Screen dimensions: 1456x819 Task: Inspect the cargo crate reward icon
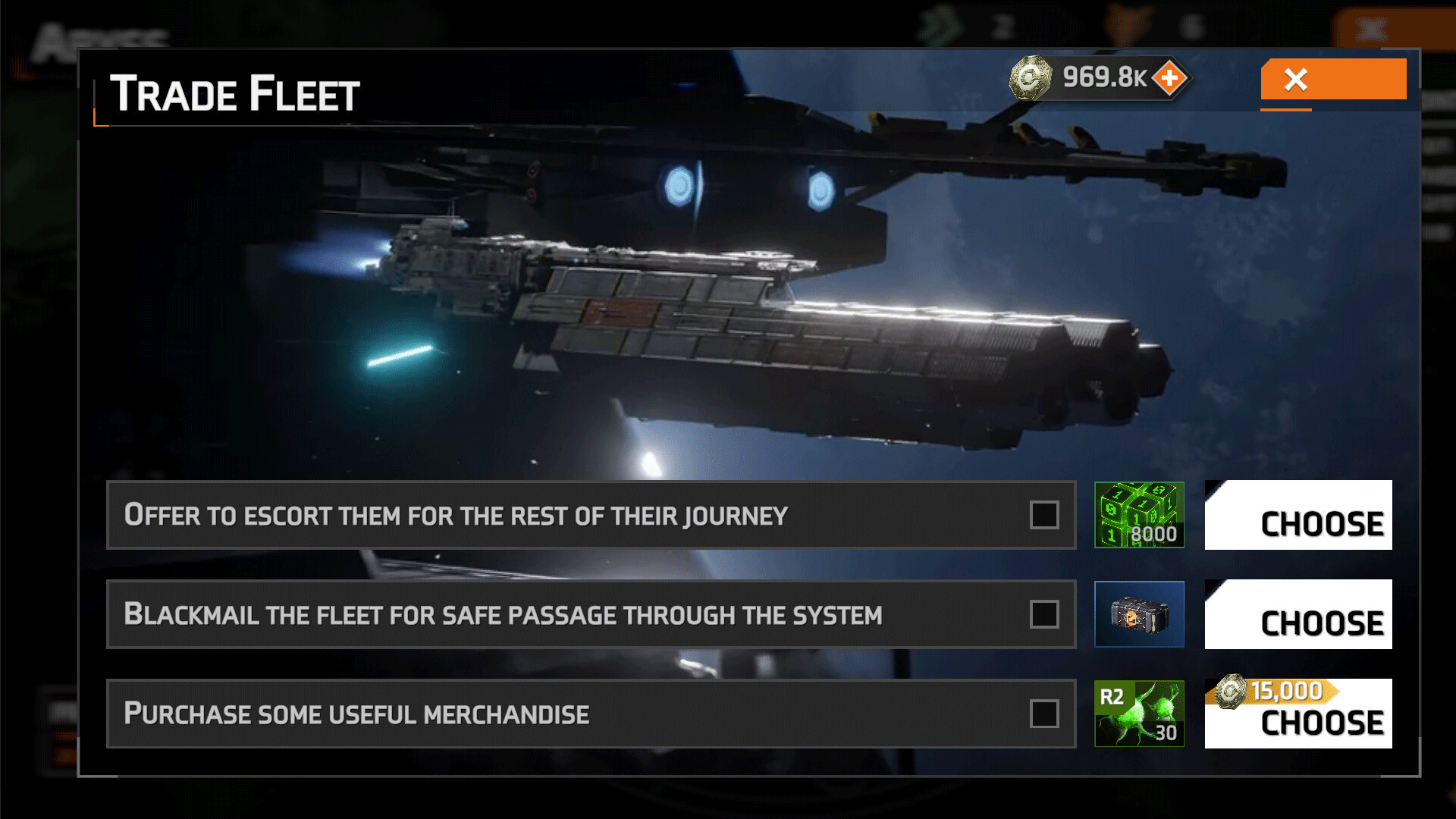point(1139,614)
